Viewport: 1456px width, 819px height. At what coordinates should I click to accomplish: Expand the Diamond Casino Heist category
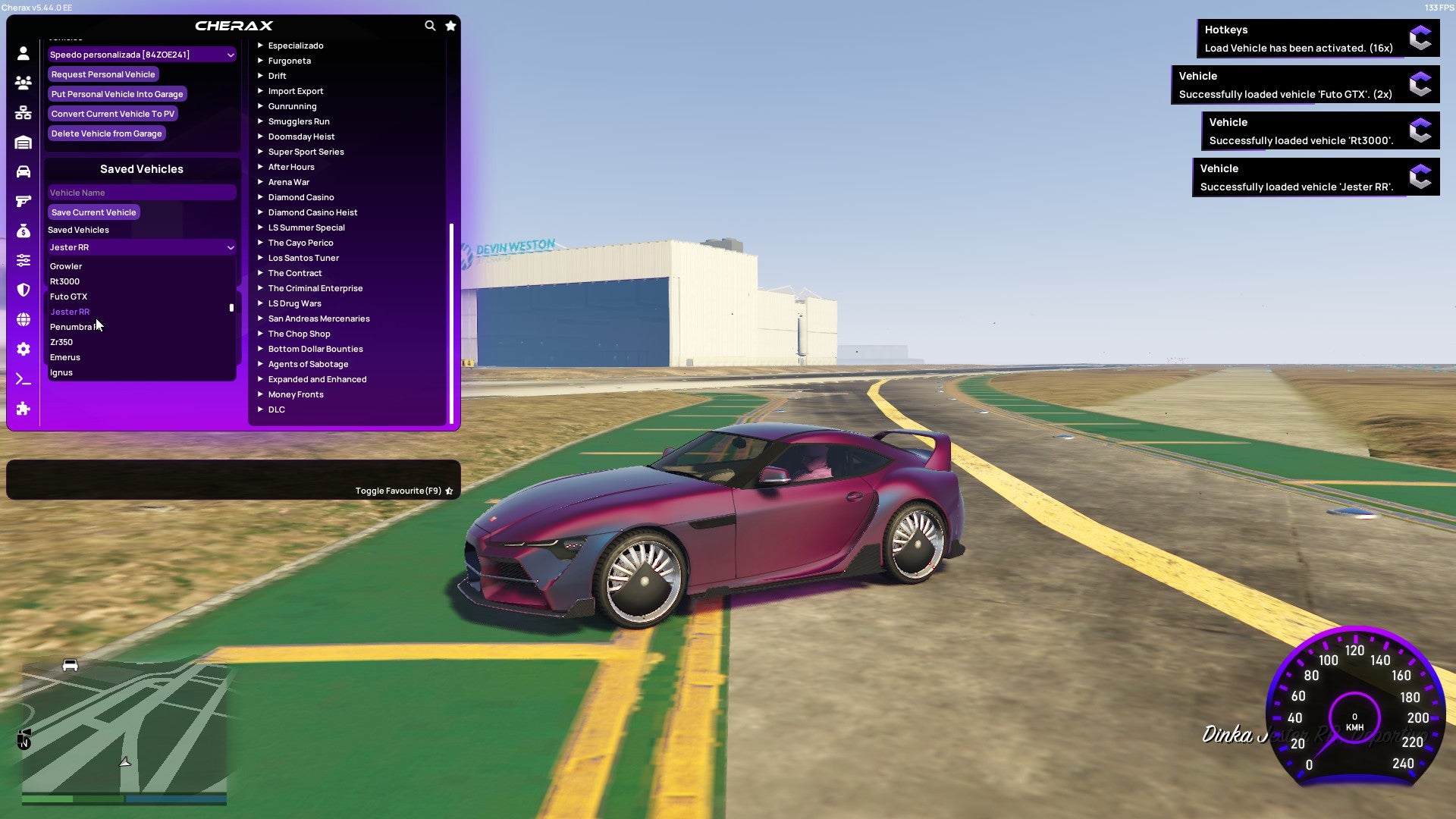tap(312, 212)
